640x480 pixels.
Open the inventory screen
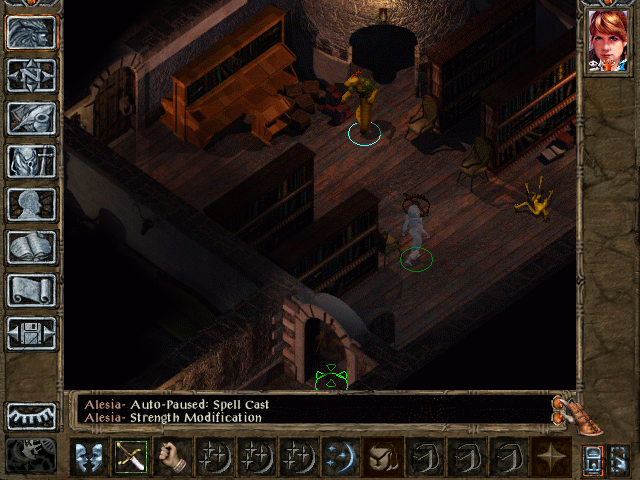(32, 161)
